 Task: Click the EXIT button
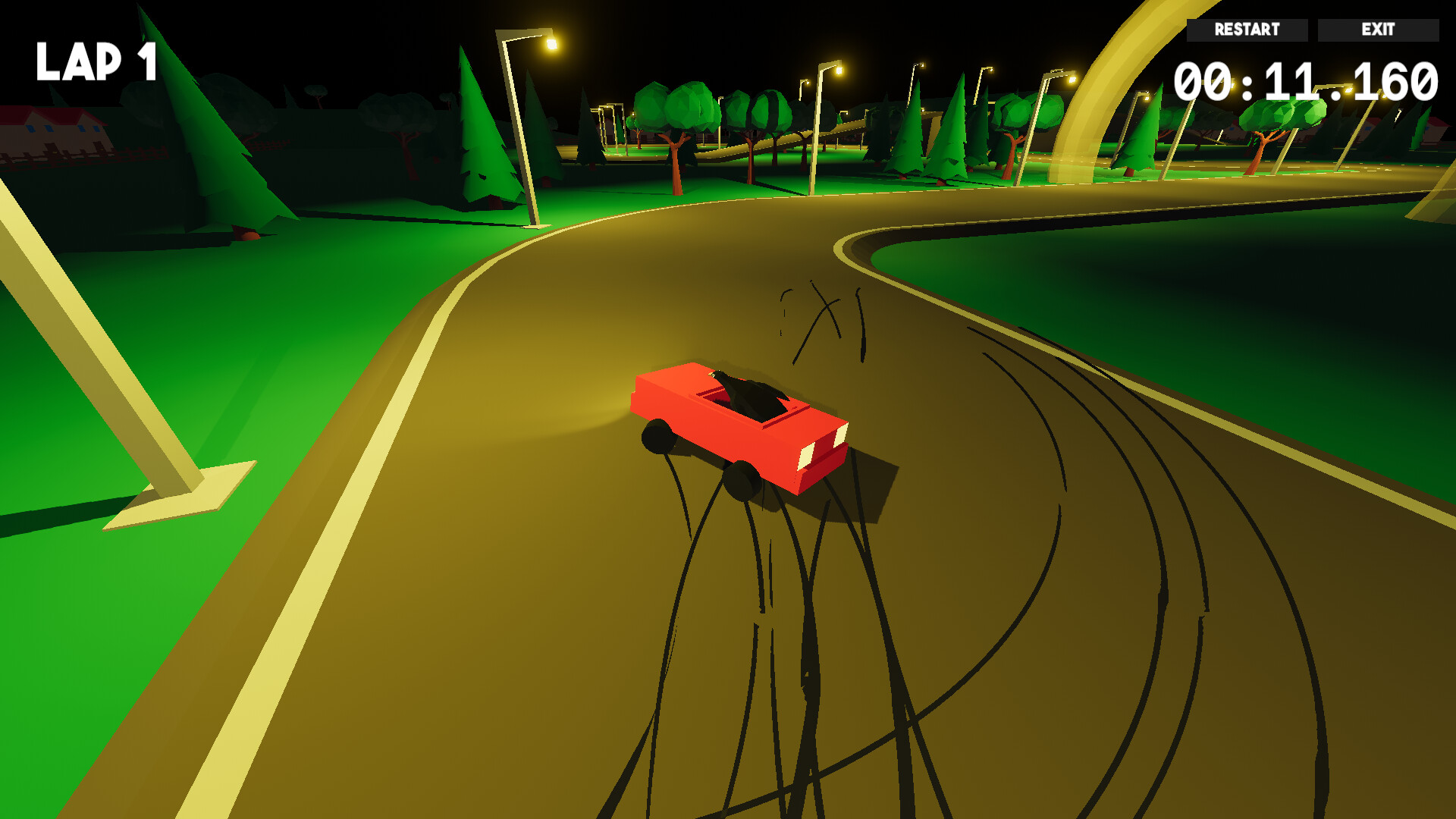tap(1378, 30)
